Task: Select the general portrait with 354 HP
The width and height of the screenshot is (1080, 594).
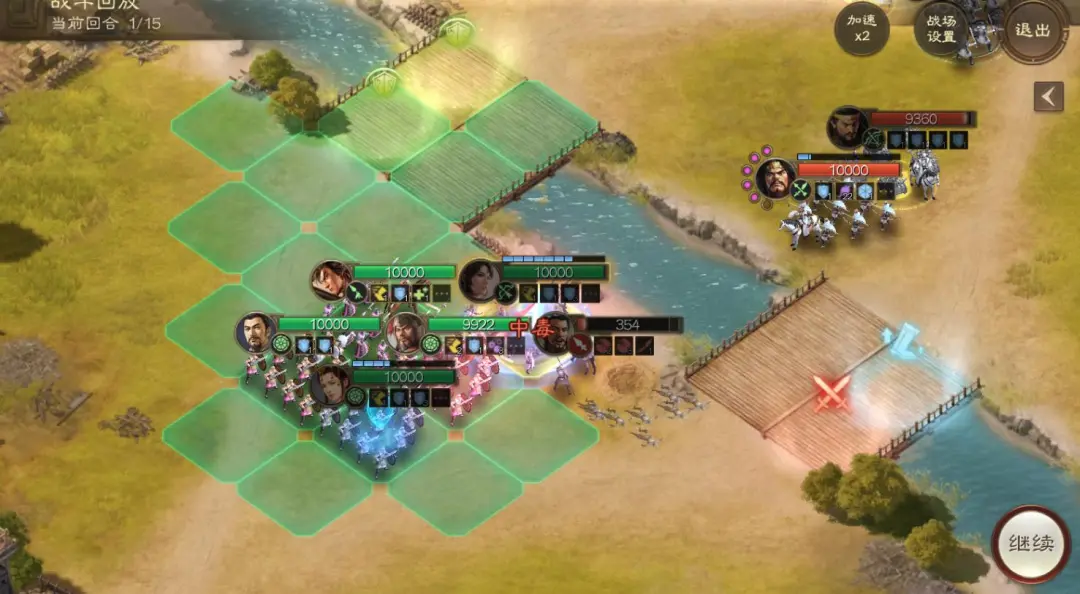Action: [554, 332]
